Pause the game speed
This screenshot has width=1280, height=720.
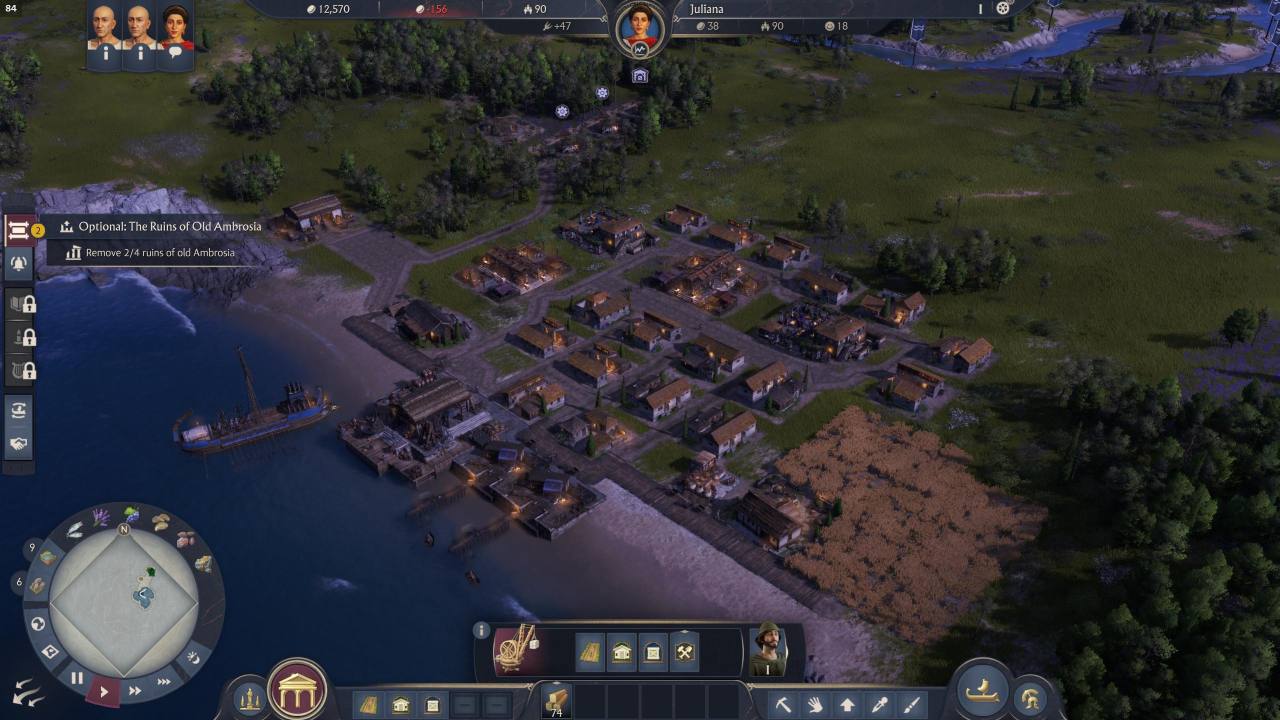pyautogui.click(x=77, y=678)
